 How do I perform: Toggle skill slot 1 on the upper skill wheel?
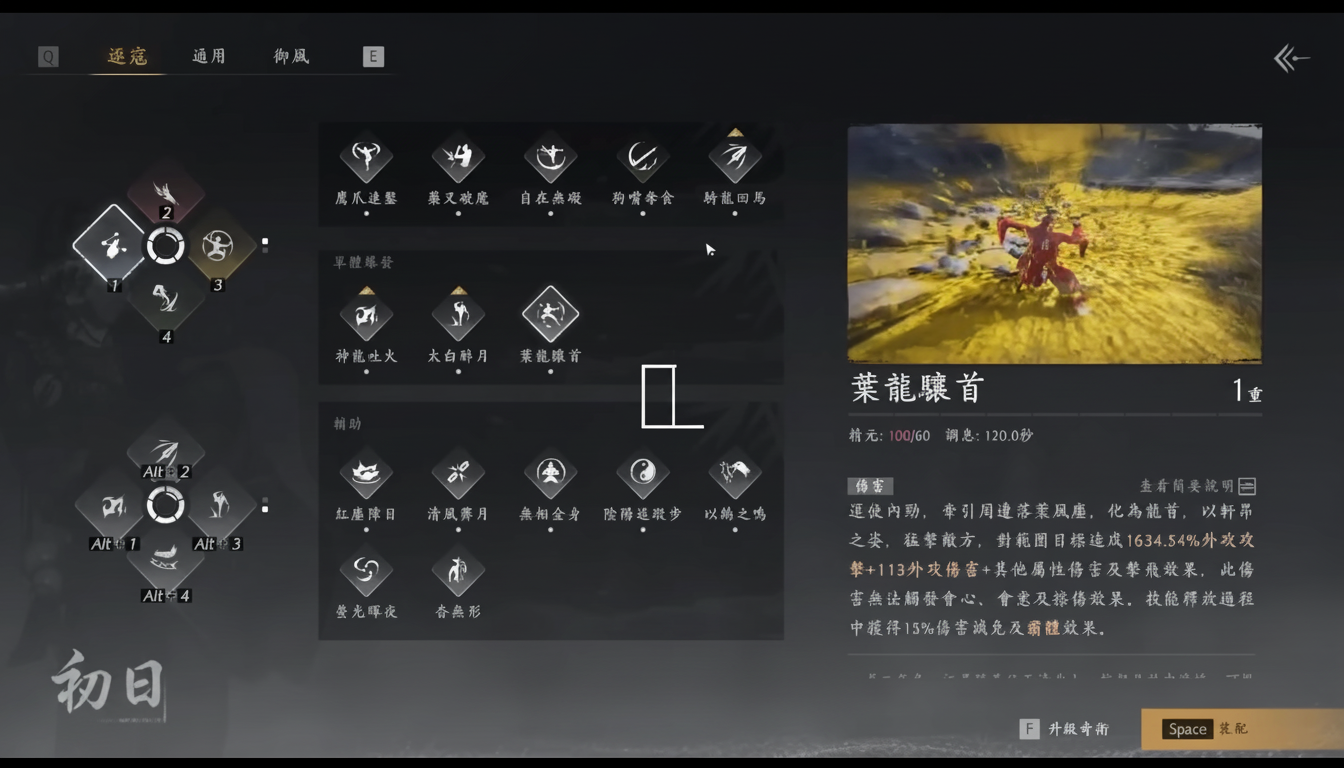(110, 247)
